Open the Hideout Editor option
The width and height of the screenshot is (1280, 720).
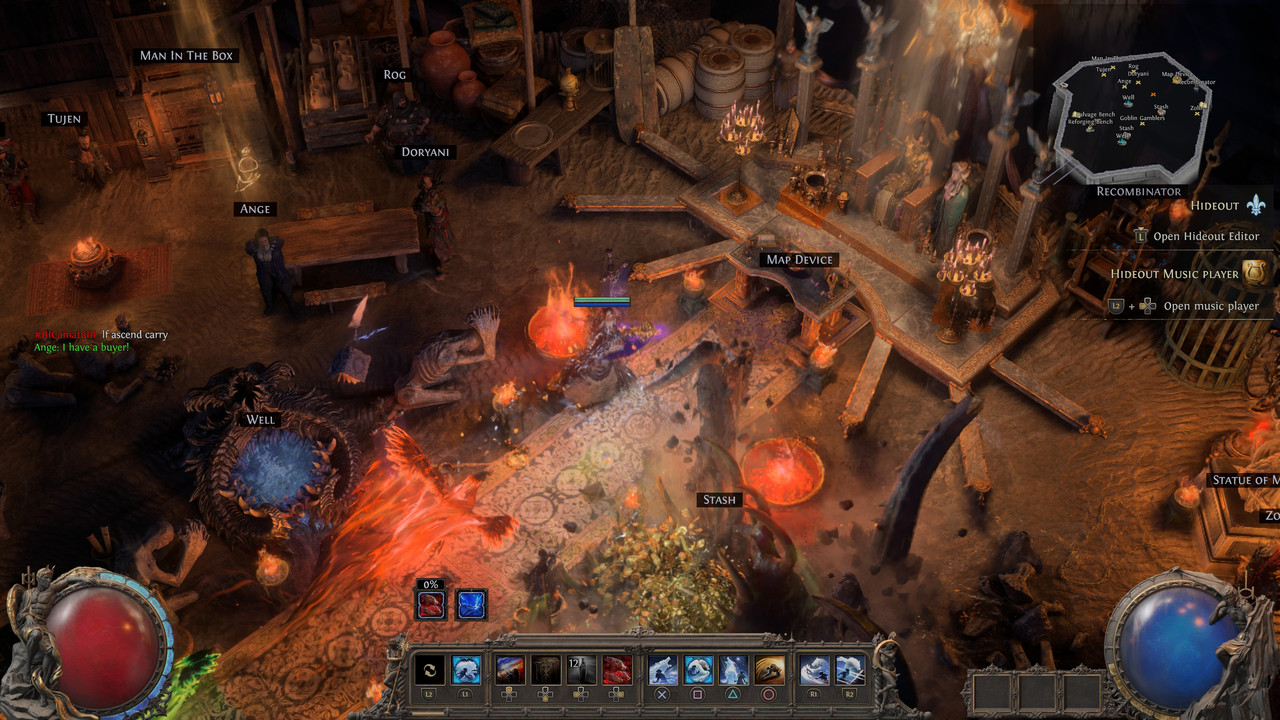[x=1206, y=237]
